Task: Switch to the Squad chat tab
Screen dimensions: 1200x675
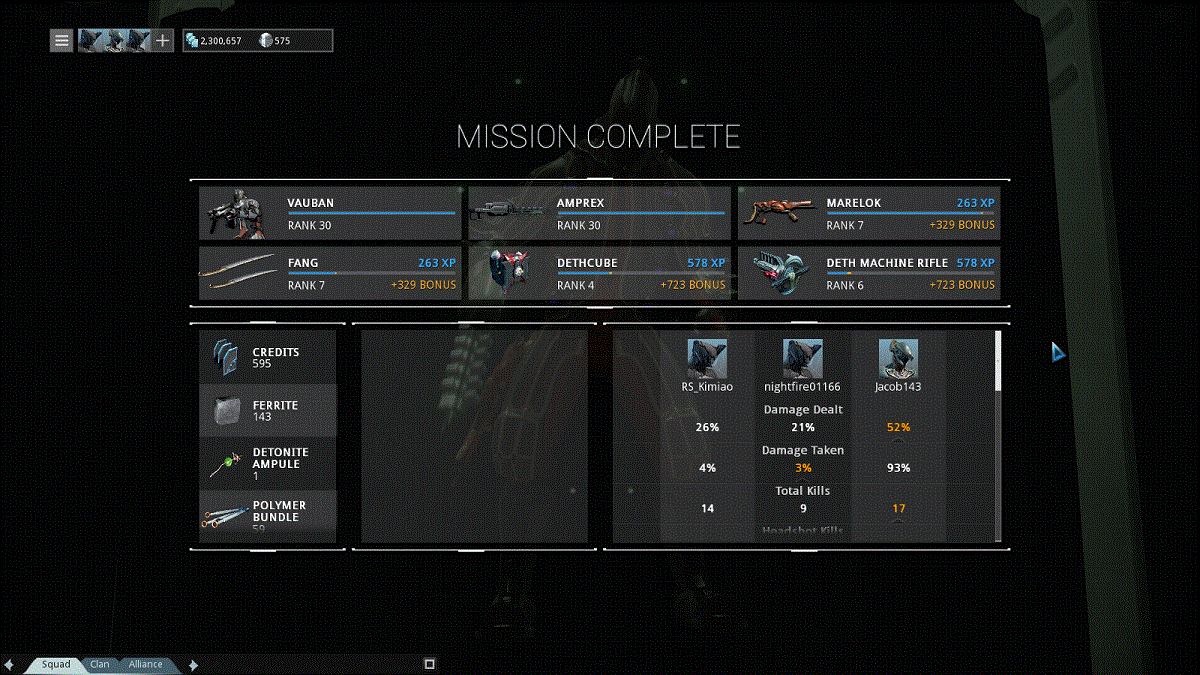Action: (x=56, y=664)
